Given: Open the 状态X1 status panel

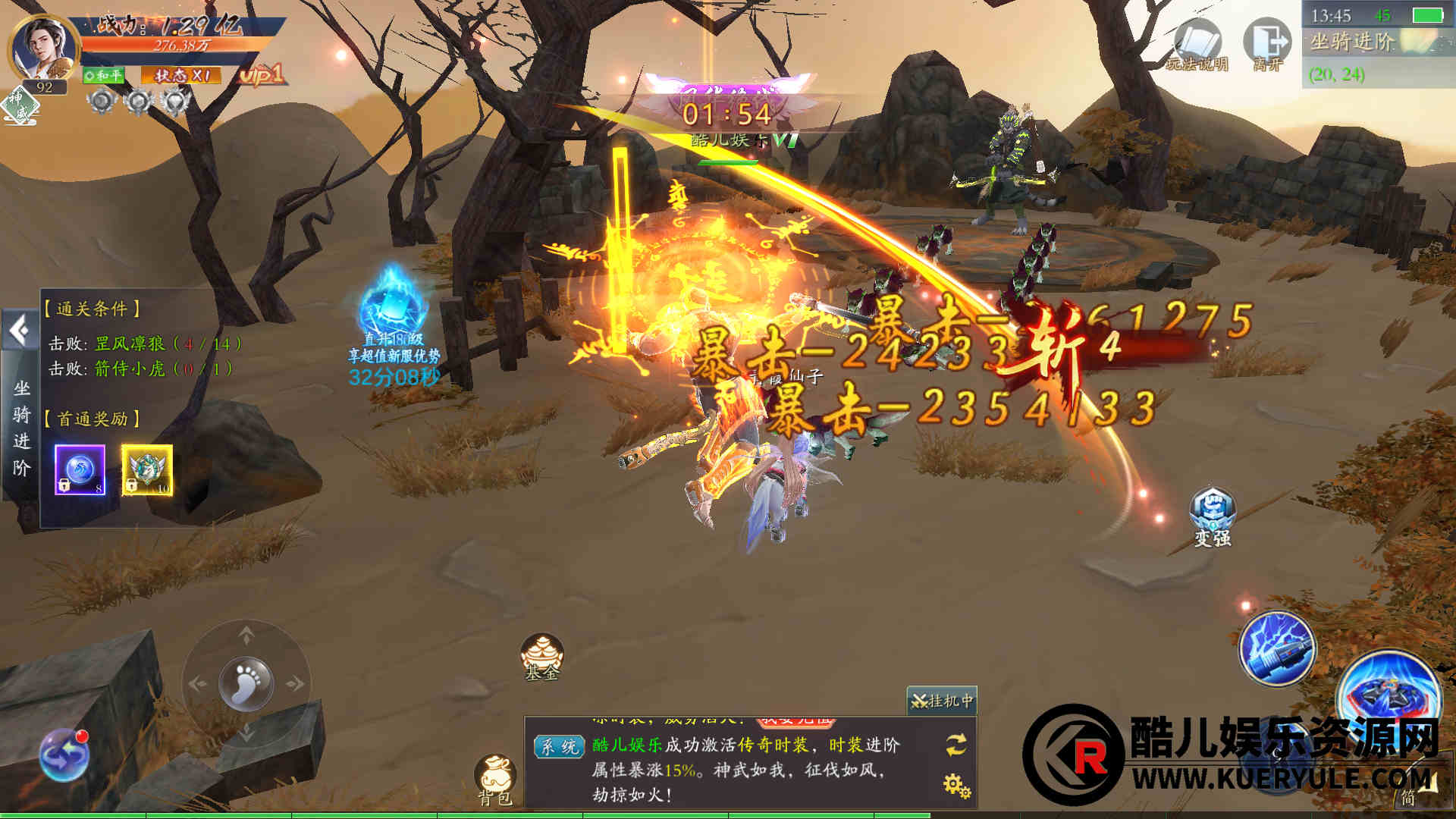Looking at the screenshot, I should 181,75.
